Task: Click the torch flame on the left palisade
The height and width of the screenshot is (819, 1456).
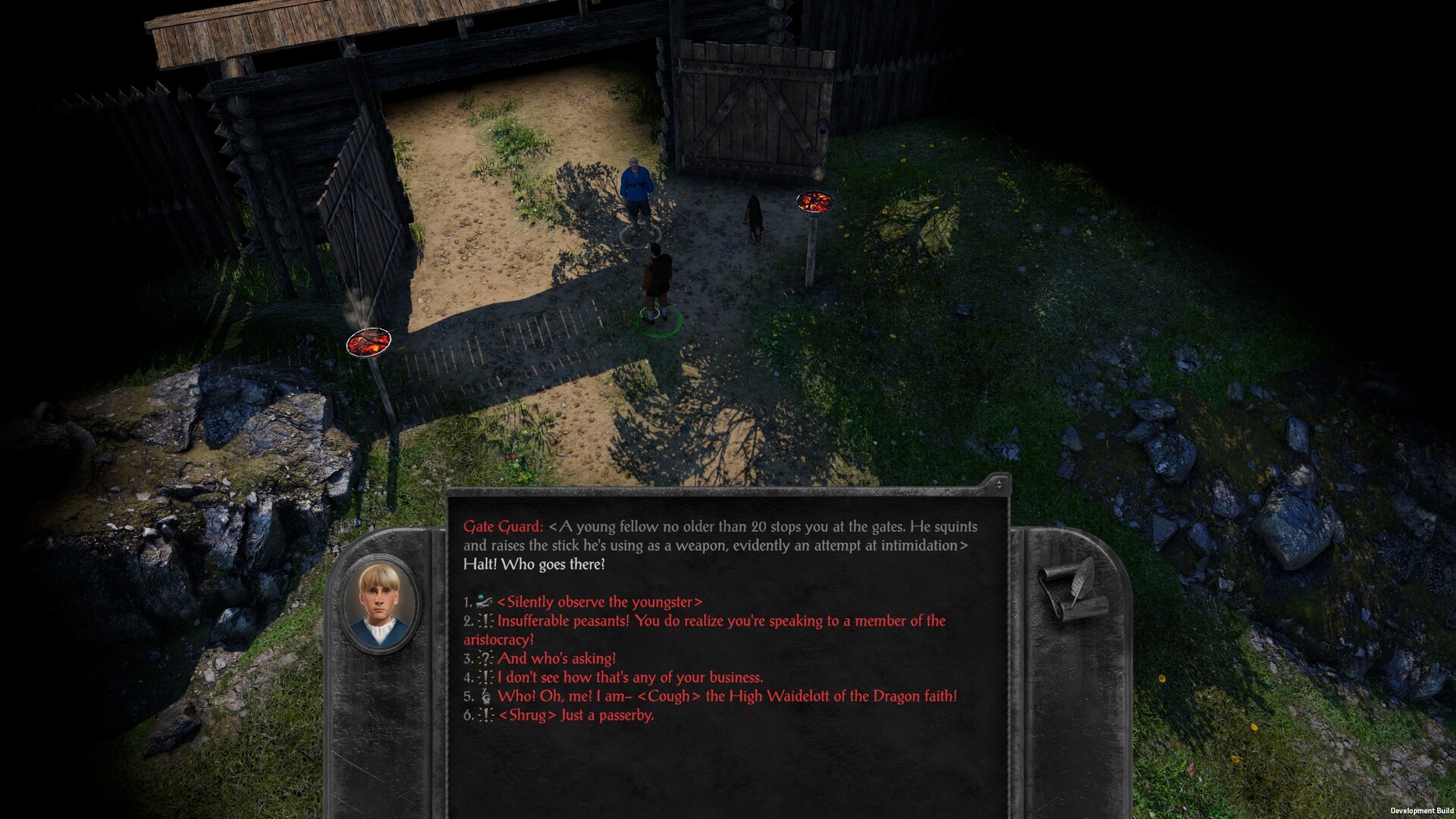Action: (369, 343)
